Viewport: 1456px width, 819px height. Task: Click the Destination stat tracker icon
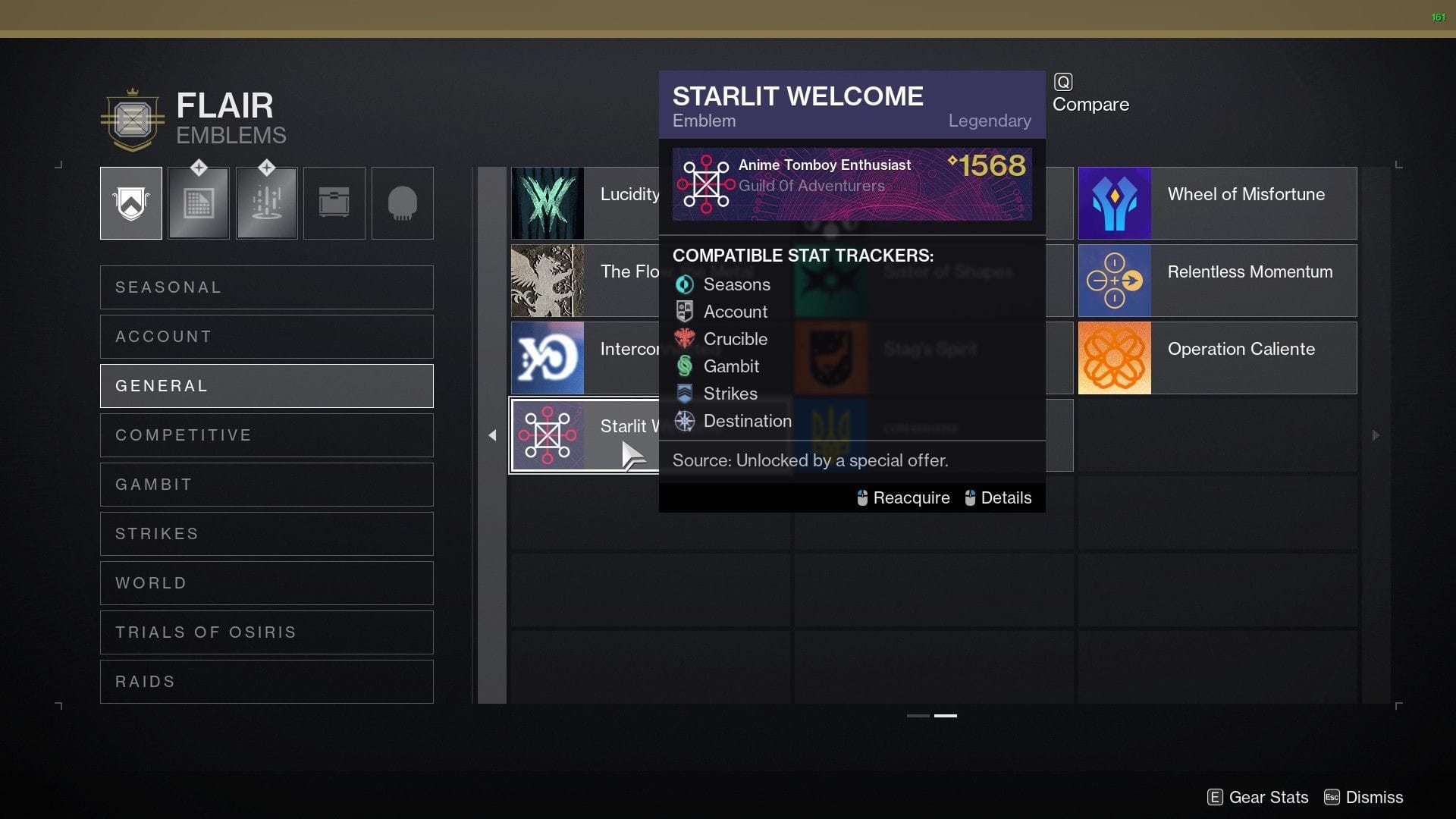click(685, 421)
